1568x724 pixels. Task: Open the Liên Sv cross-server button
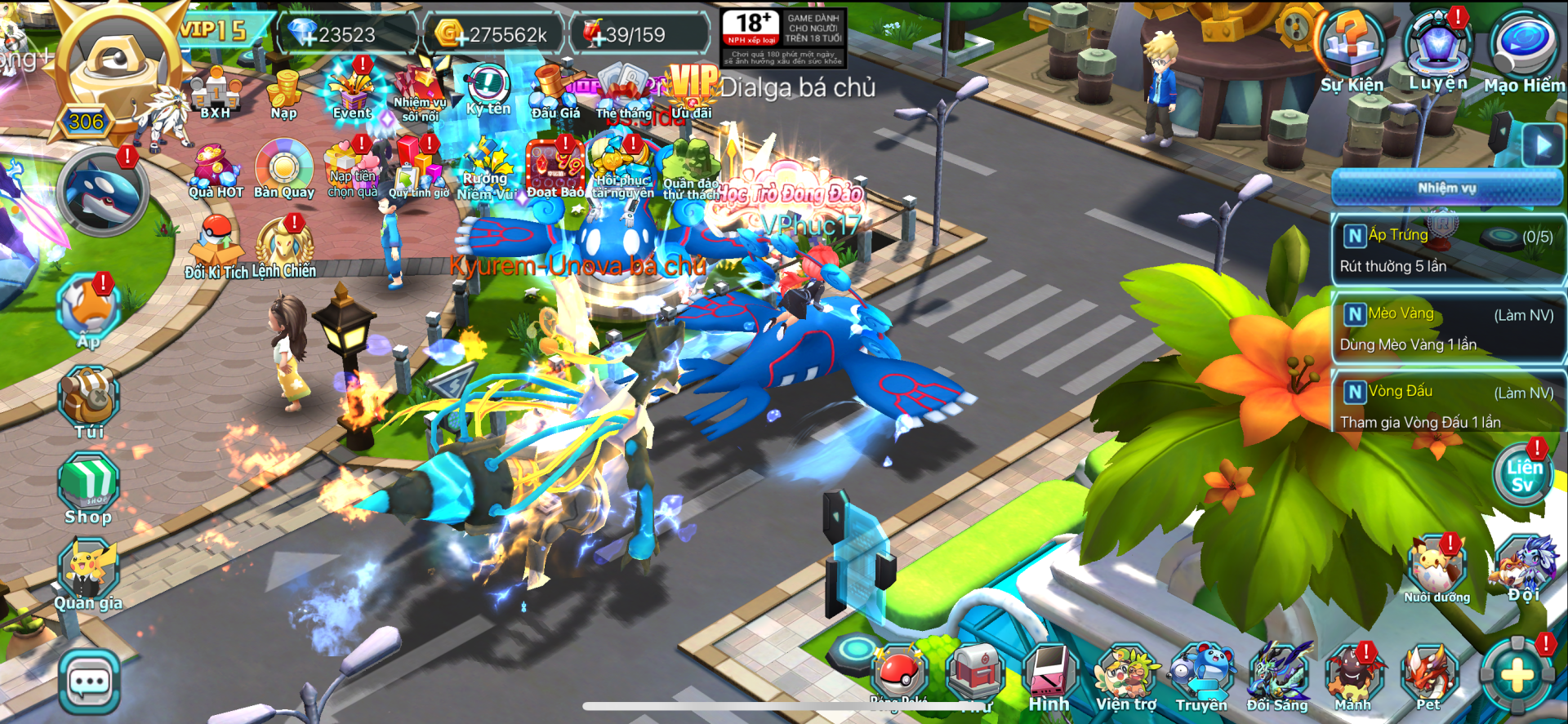click(1523, 474)
